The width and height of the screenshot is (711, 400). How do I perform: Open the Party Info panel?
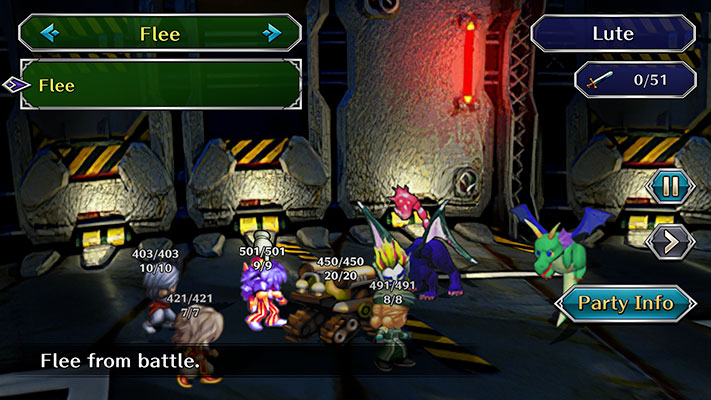point(625,303)
